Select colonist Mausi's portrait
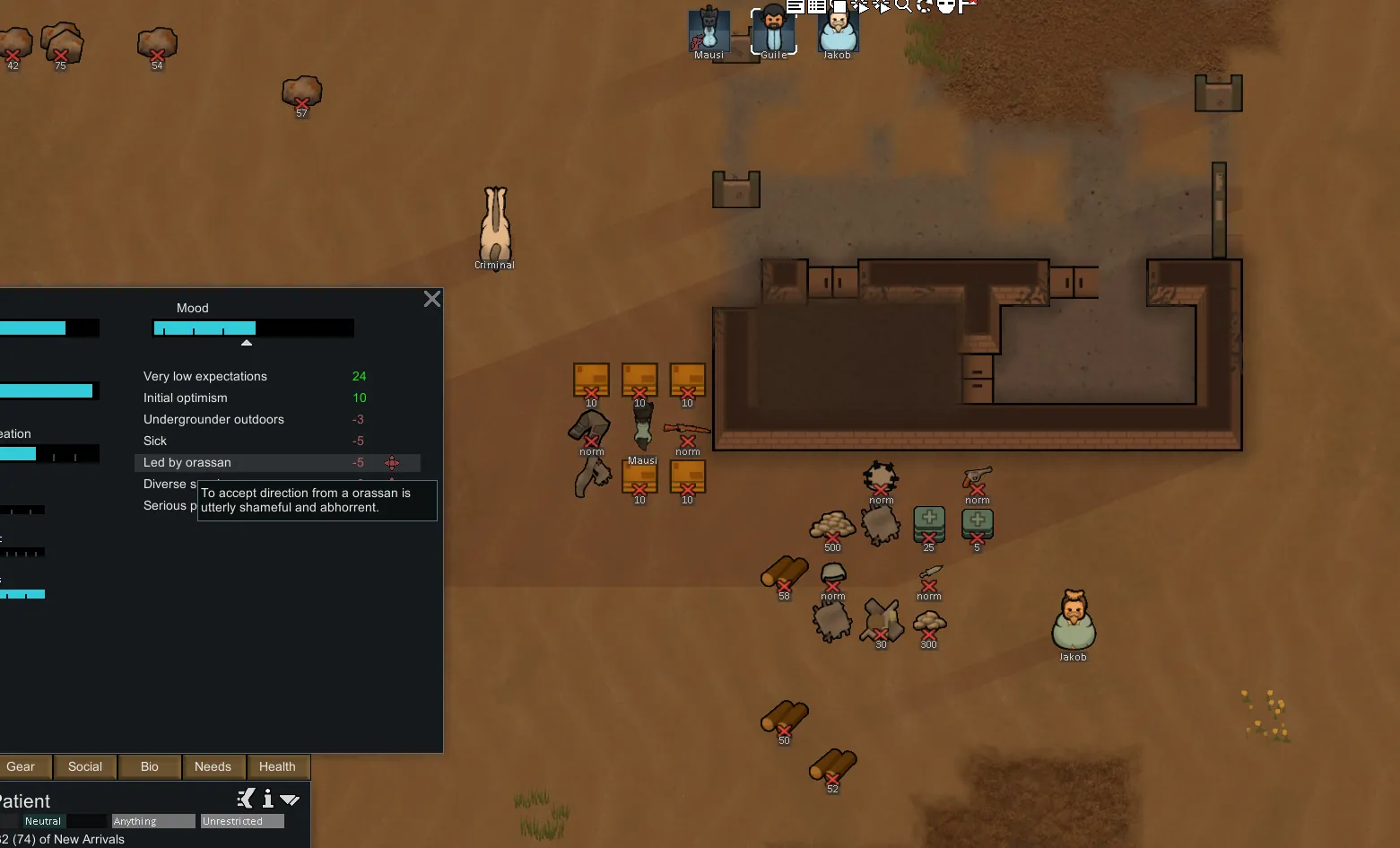 tap(709, 31)
